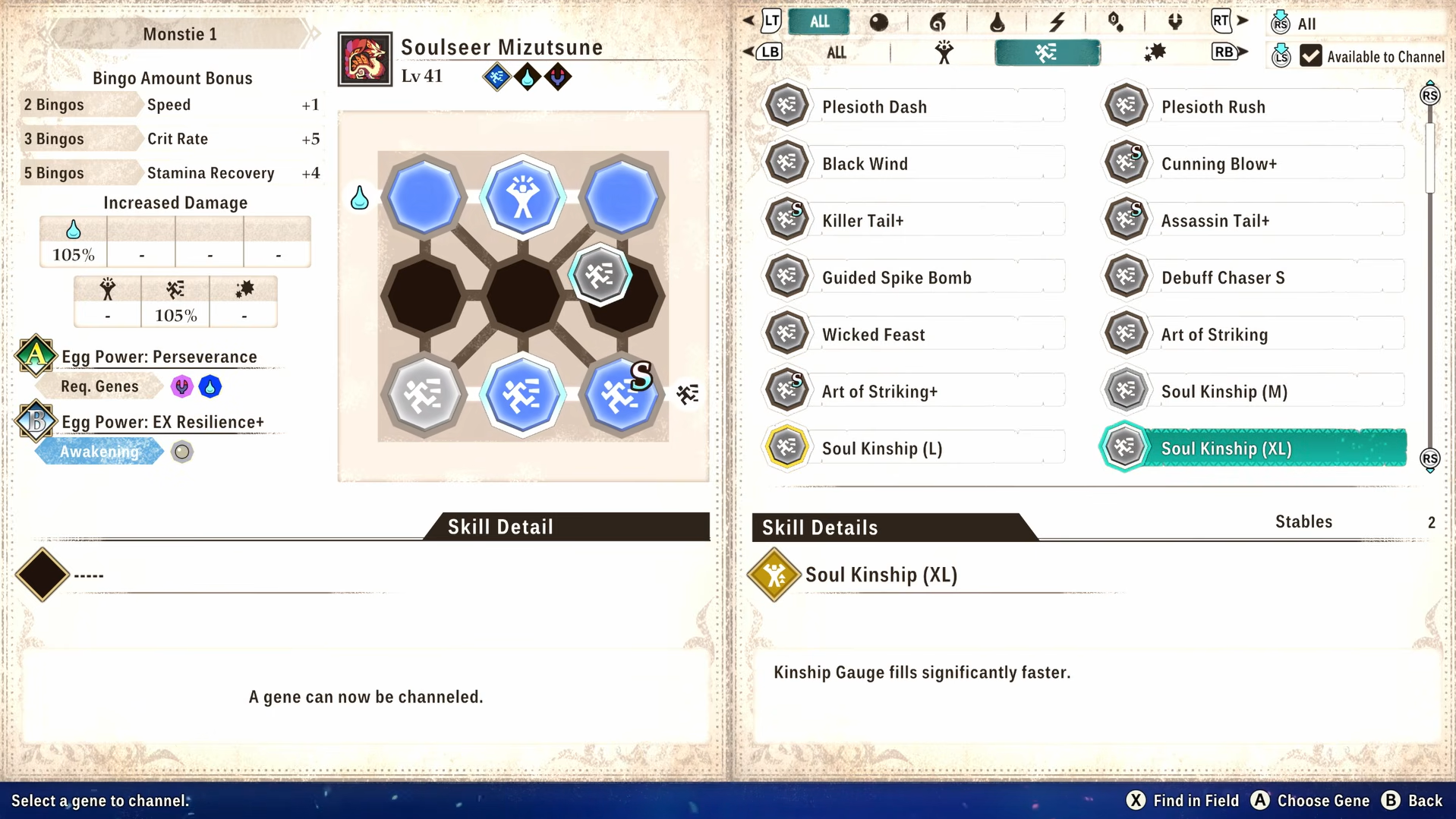Image resolution: width=1456 pixels, height=819 pixels.
Task: Pick the Art of Striking+ gene
Action: click(915, 392)
